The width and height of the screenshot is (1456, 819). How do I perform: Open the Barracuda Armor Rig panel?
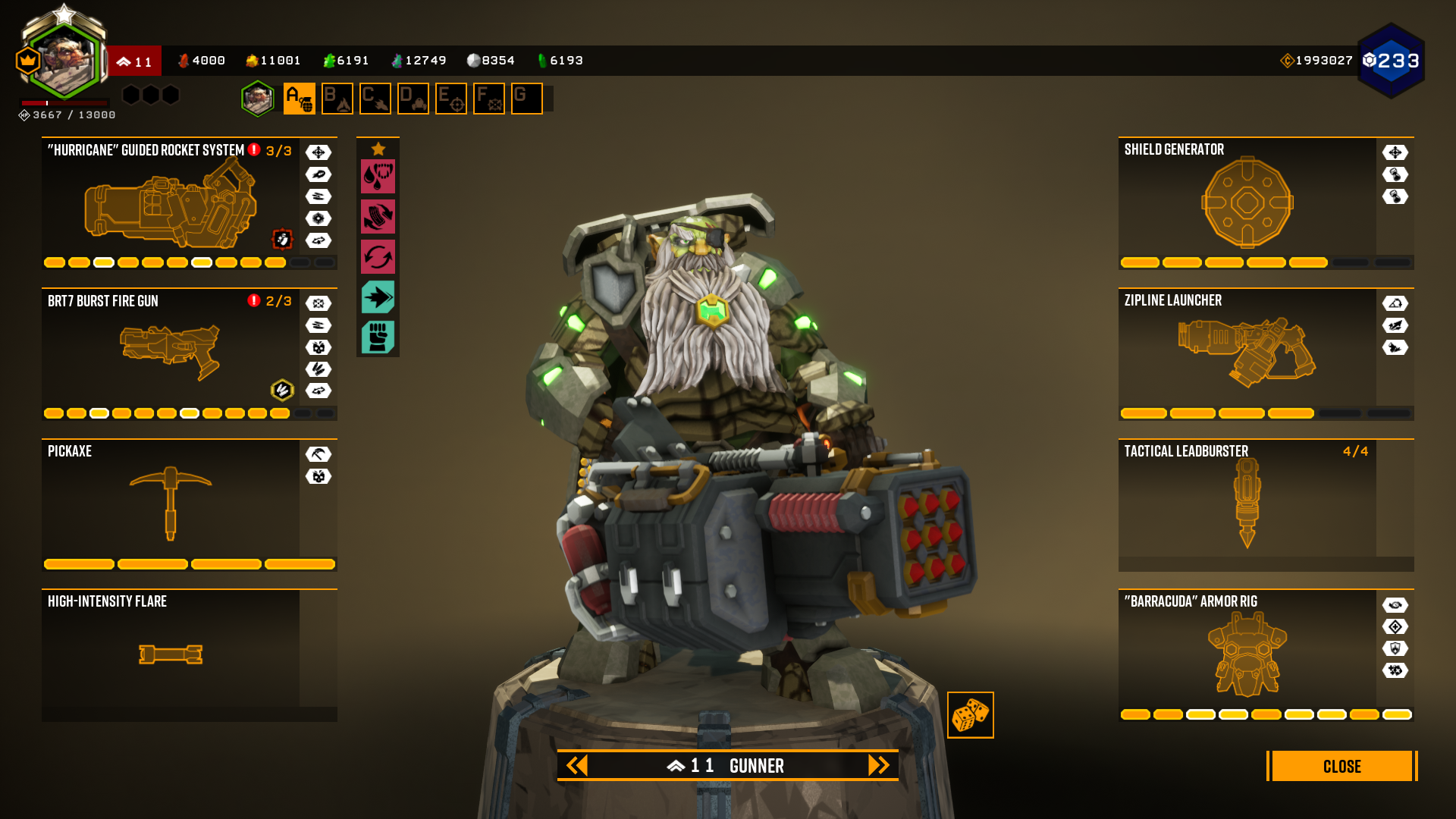point(1247,654)
